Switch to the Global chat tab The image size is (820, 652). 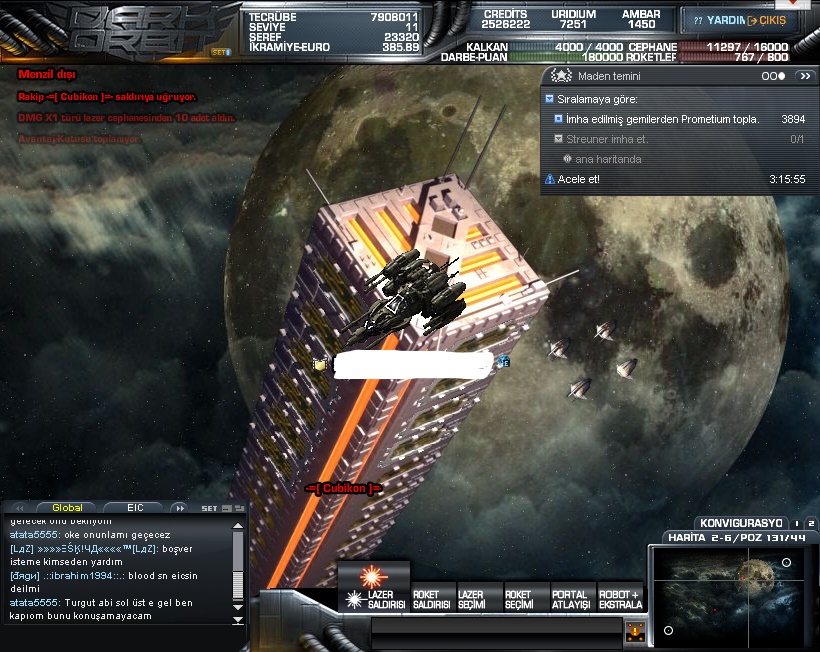(x=68, y=508)
